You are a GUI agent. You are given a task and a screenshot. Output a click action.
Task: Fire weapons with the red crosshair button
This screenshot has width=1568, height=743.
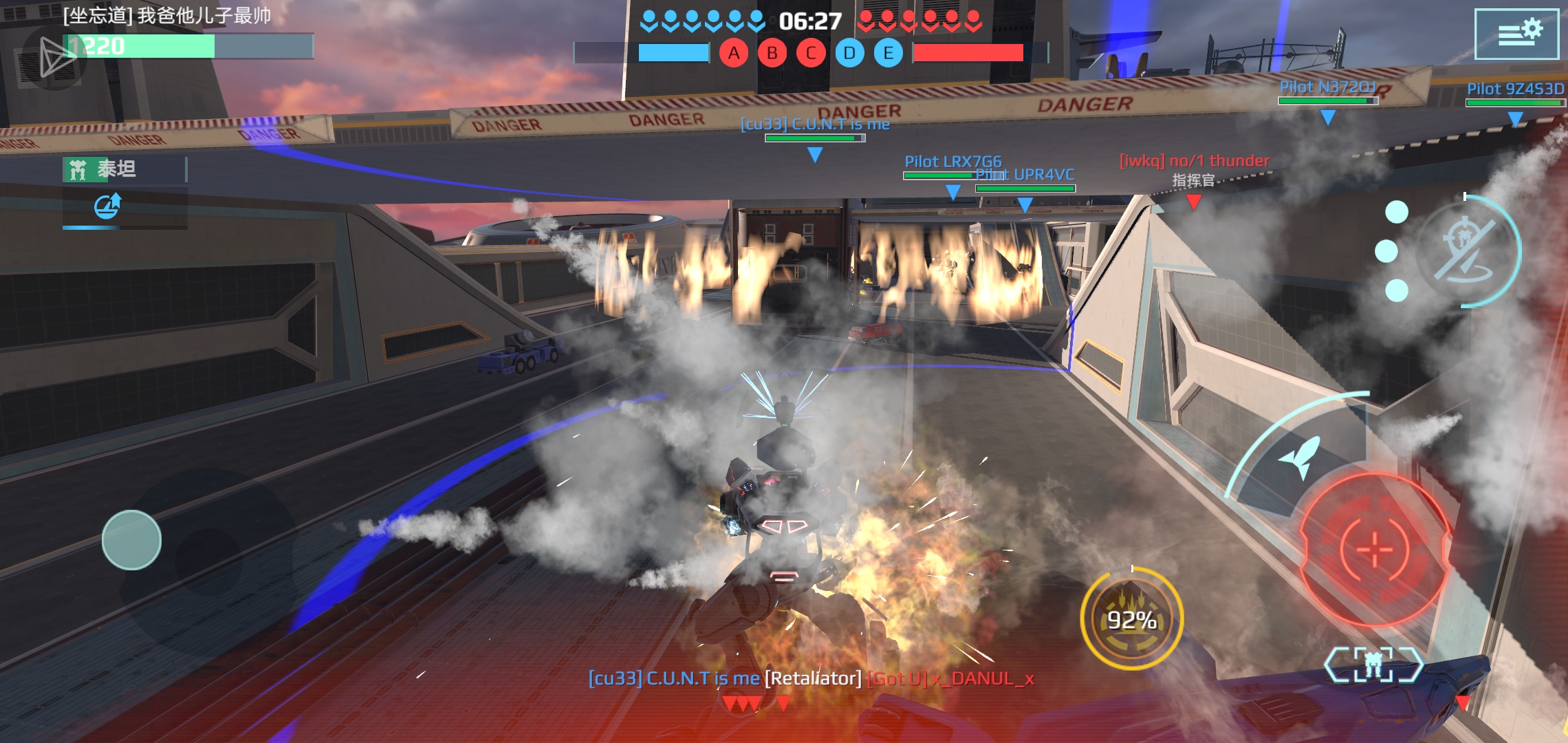click(x=1375, y=549)
